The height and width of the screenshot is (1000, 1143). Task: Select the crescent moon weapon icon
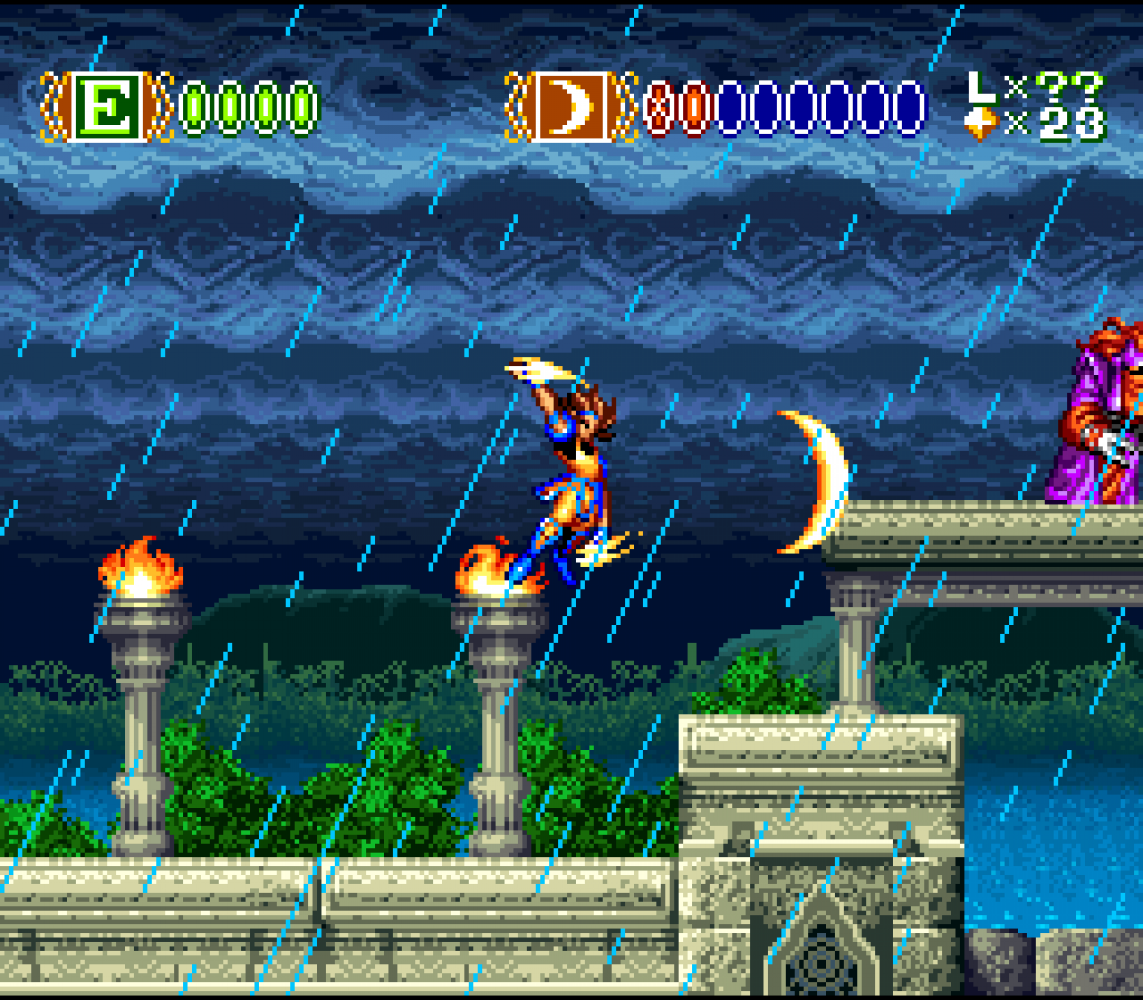coord(571,106)
